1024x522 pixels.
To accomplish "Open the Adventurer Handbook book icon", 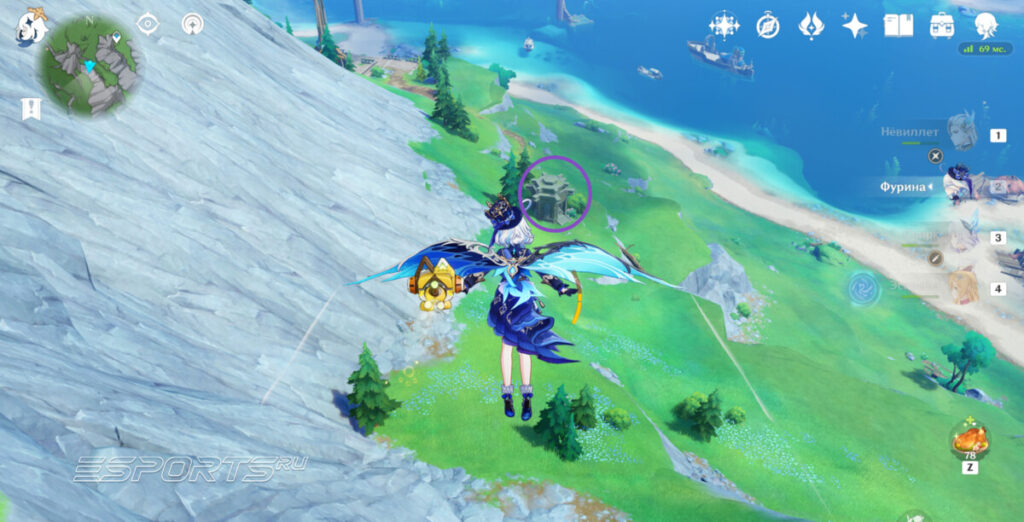I will coord(898,26).
